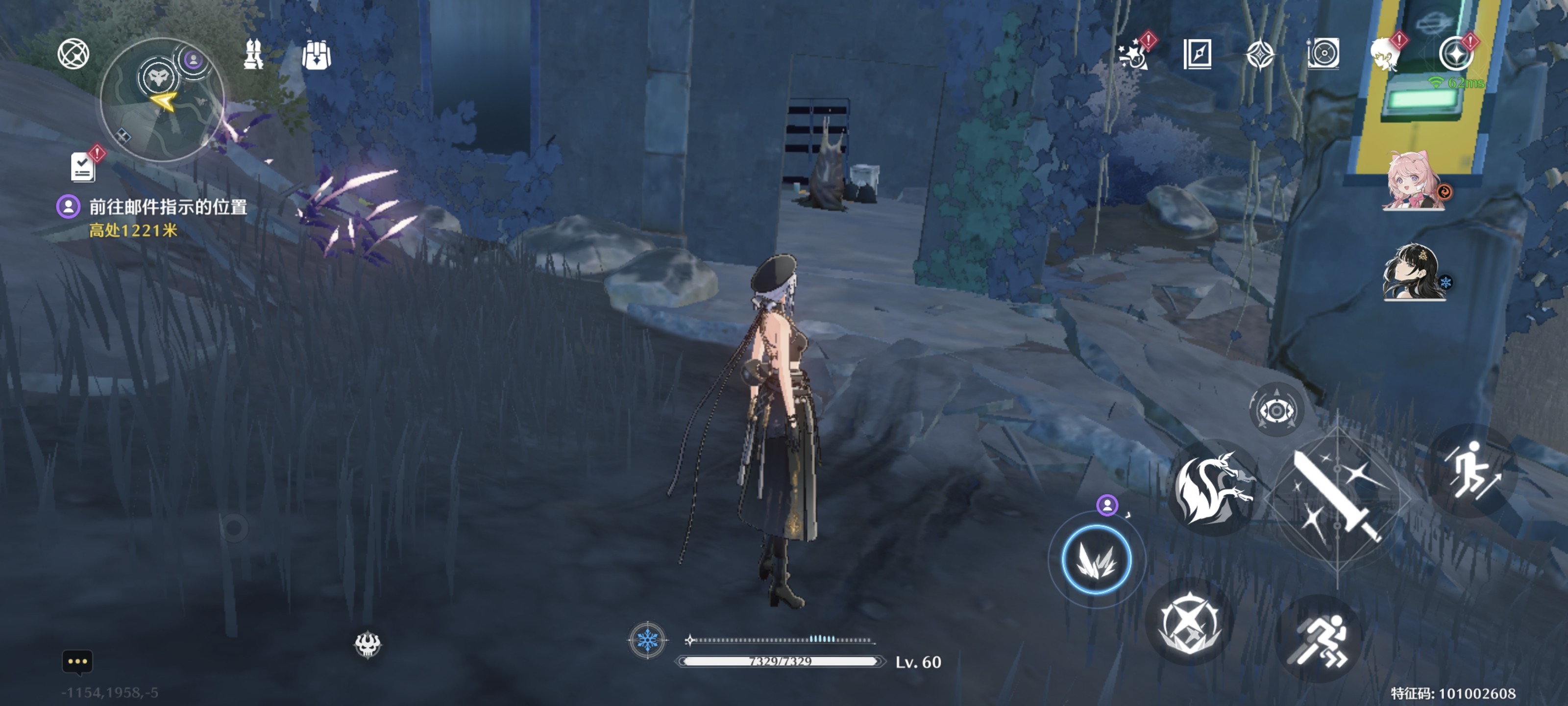
Task: Open the disc-shaped icon in top bar
Action: (x=1323, y=54)
